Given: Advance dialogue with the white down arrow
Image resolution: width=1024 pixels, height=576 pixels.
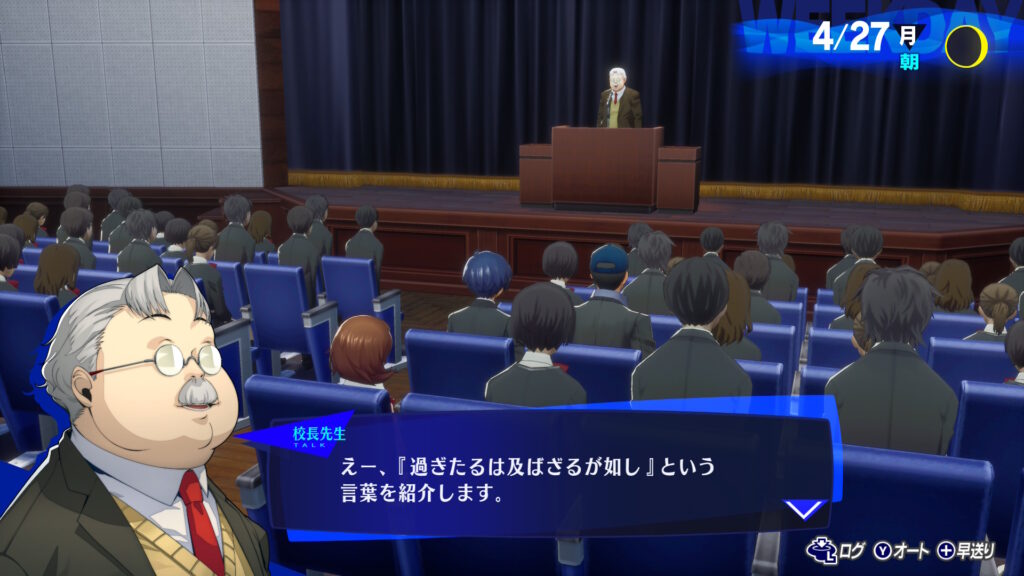Looking at the screenshot, I should coord(803,508).
